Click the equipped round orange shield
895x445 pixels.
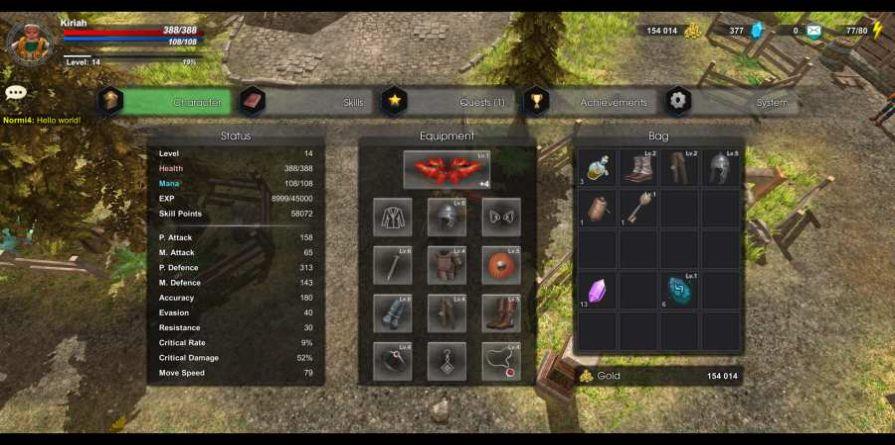pyautogui.click(x=500, y=265)
